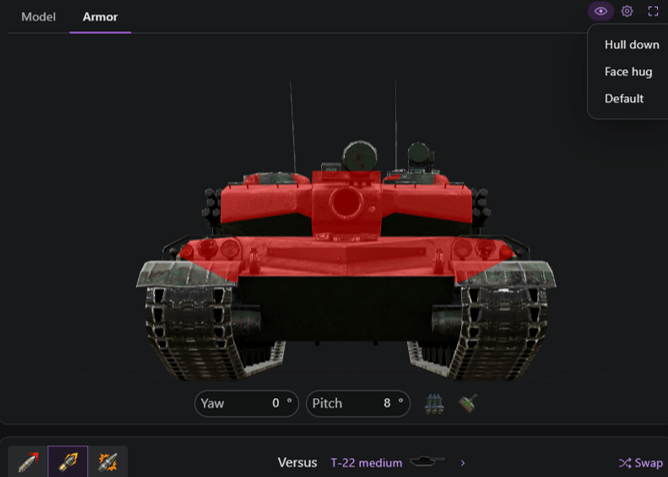
Task: Choose the Face hug view preset
Action: (628, 72)
